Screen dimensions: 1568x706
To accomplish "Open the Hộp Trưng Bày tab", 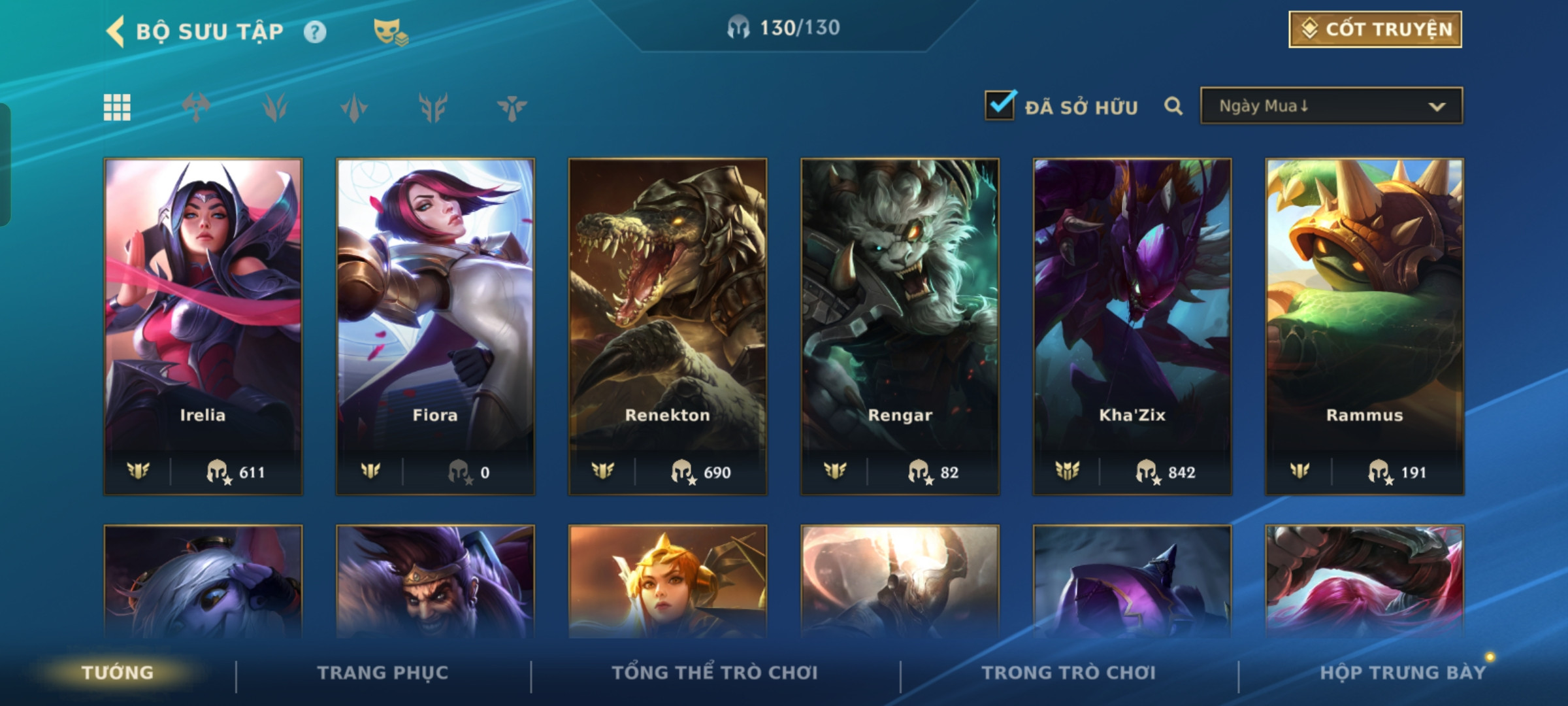I will point(1403,673).
